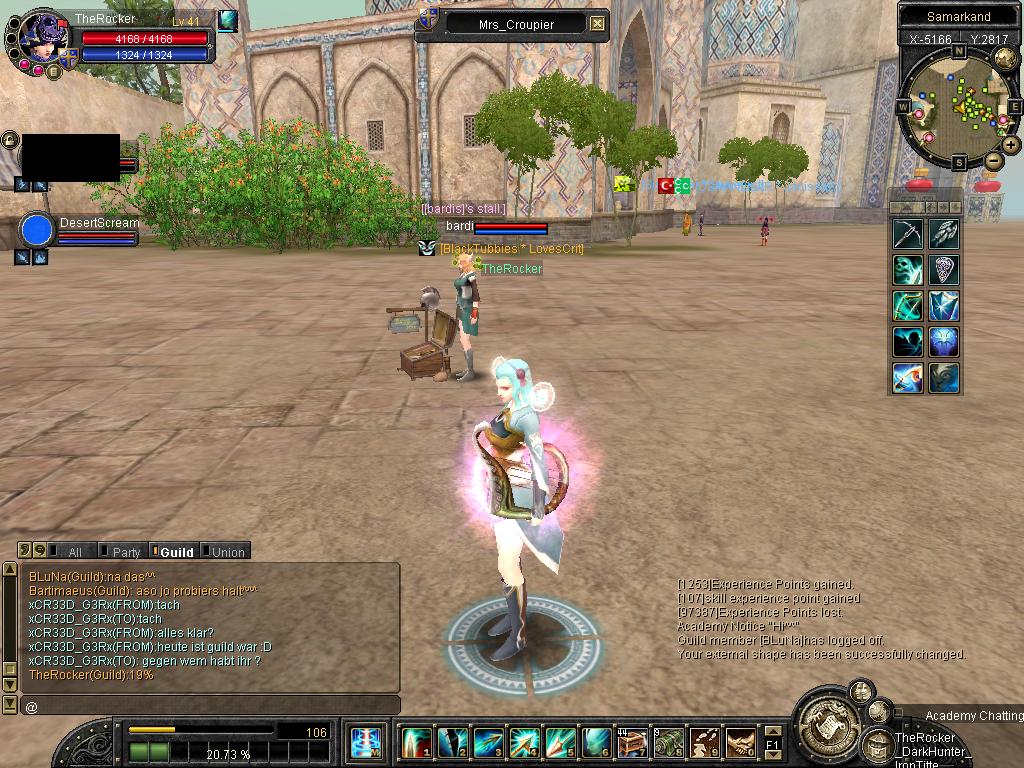Open the Academy Chatting panel
This screenshot has height=768, width=1024.
point(973,716)
